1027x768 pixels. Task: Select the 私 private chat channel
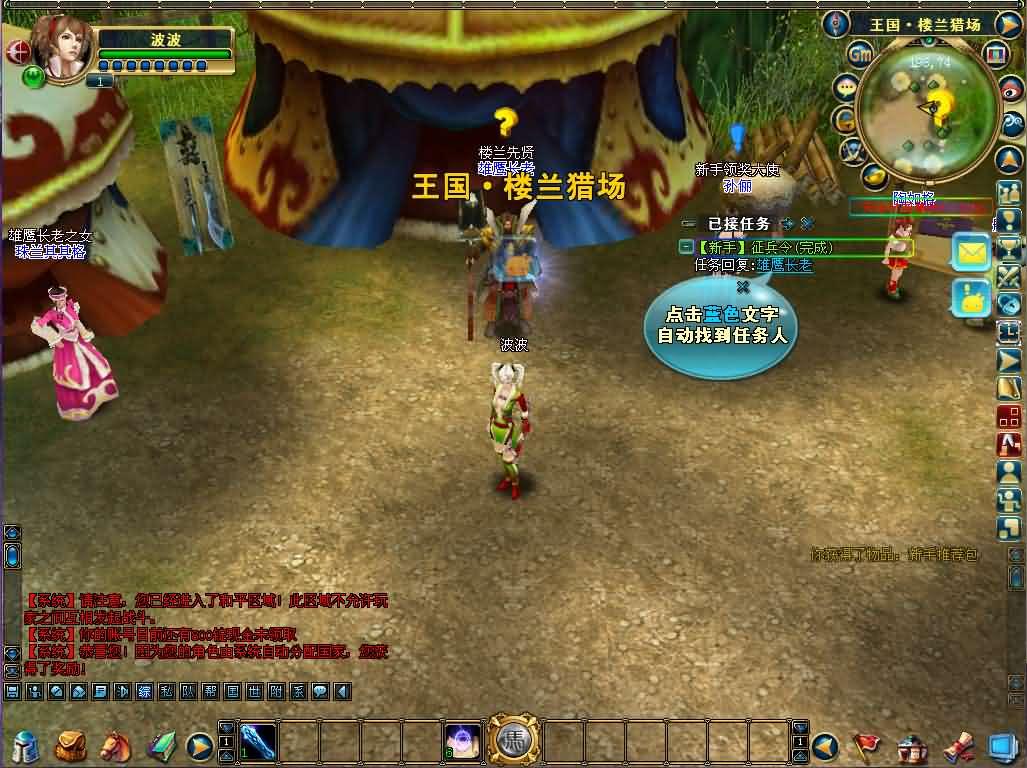click(x=166, y=691)
